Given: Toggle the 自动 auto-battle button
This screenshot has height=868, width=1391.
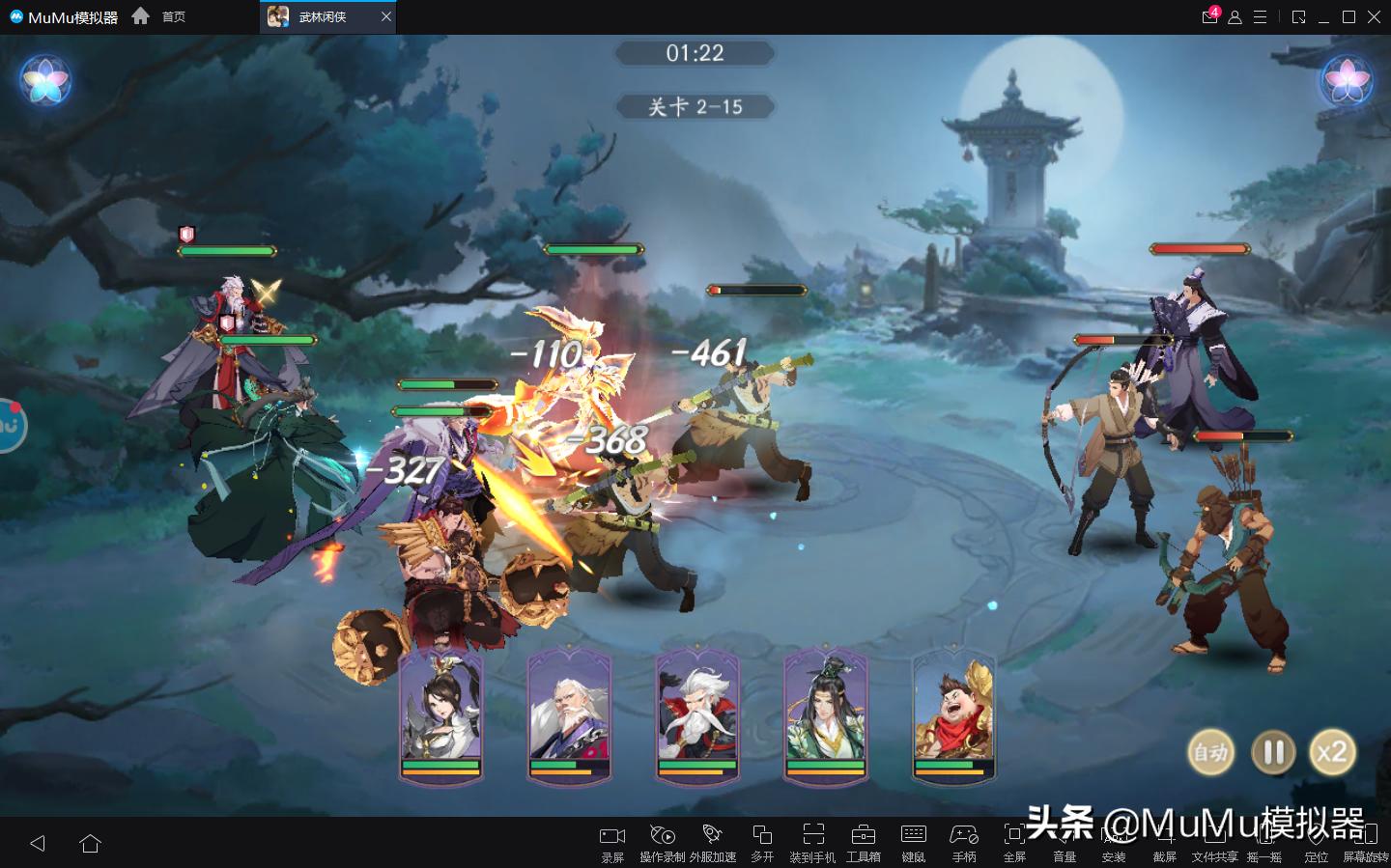Looking at the screenshot, I should [1211, 752].
